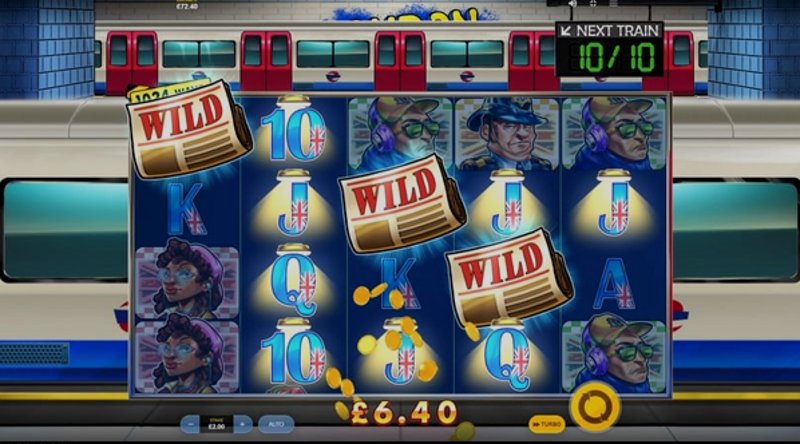The image size is (800, 444).
Task: Open the Auto spin options
Action: (276, 424)
